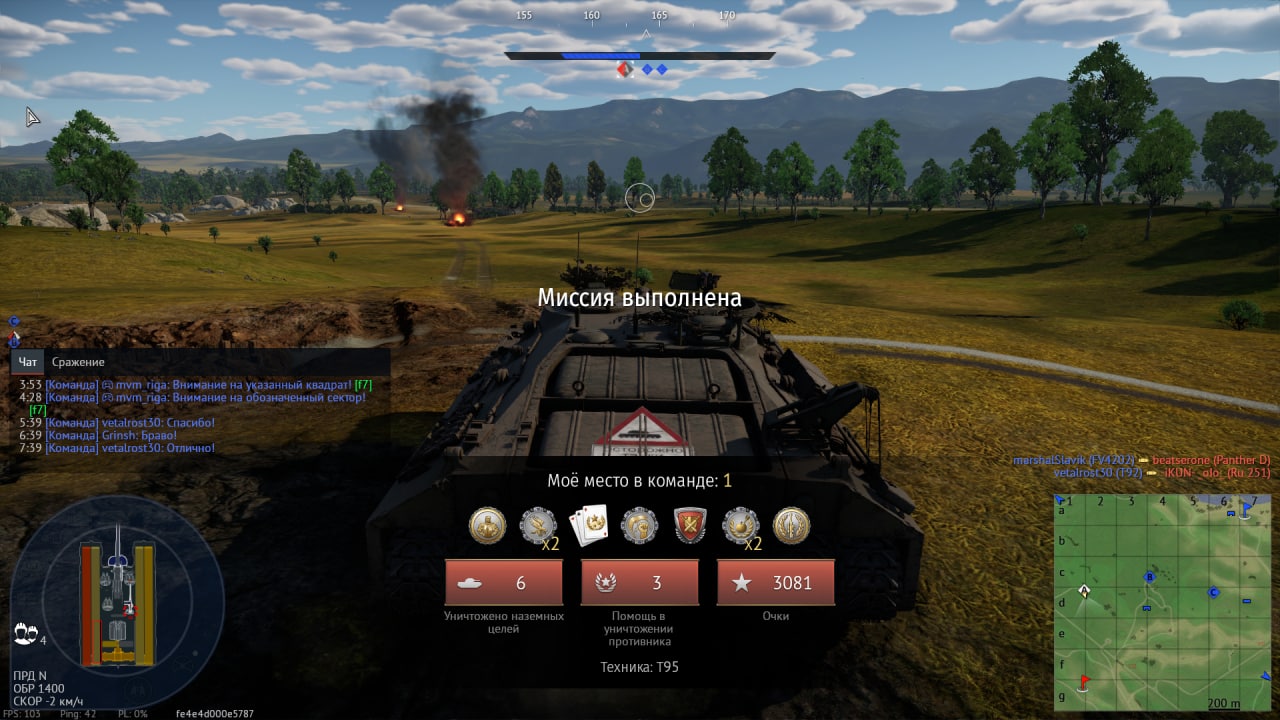This screenshot has width=1280, height=720.
Task: Select the bomb and laurel medal
Action: (x=741, y=525)
